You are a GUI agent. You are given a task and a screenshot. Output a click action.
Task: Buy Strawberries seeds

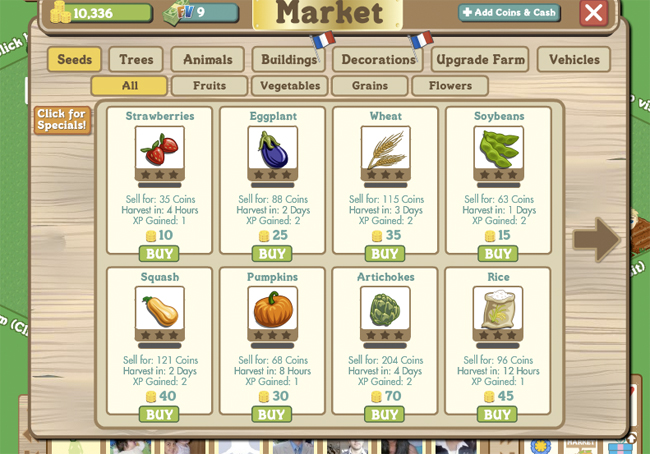159,254
